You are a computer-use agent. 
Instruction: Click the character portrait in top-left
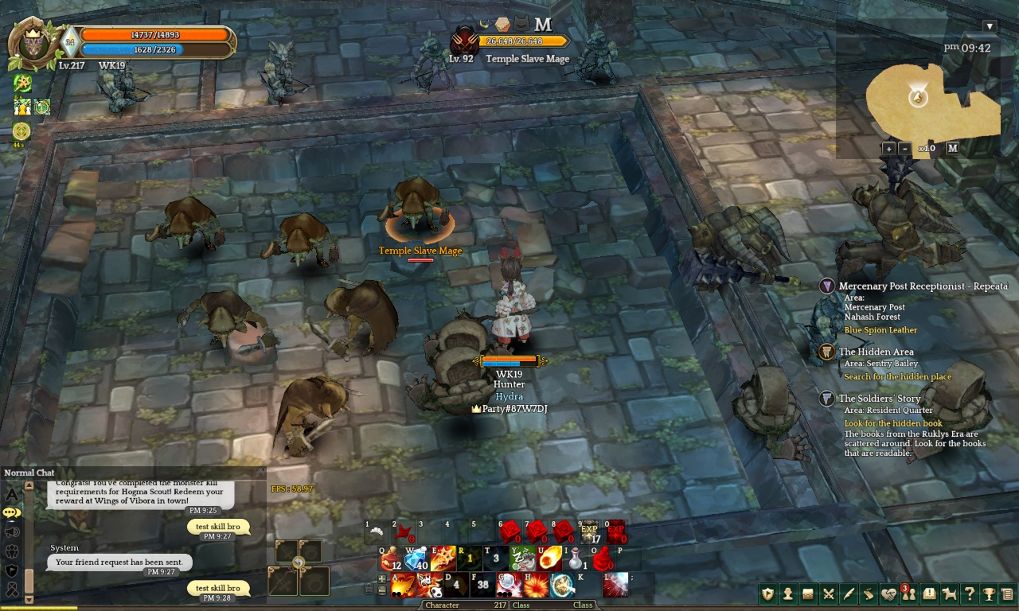click(30, 43)
